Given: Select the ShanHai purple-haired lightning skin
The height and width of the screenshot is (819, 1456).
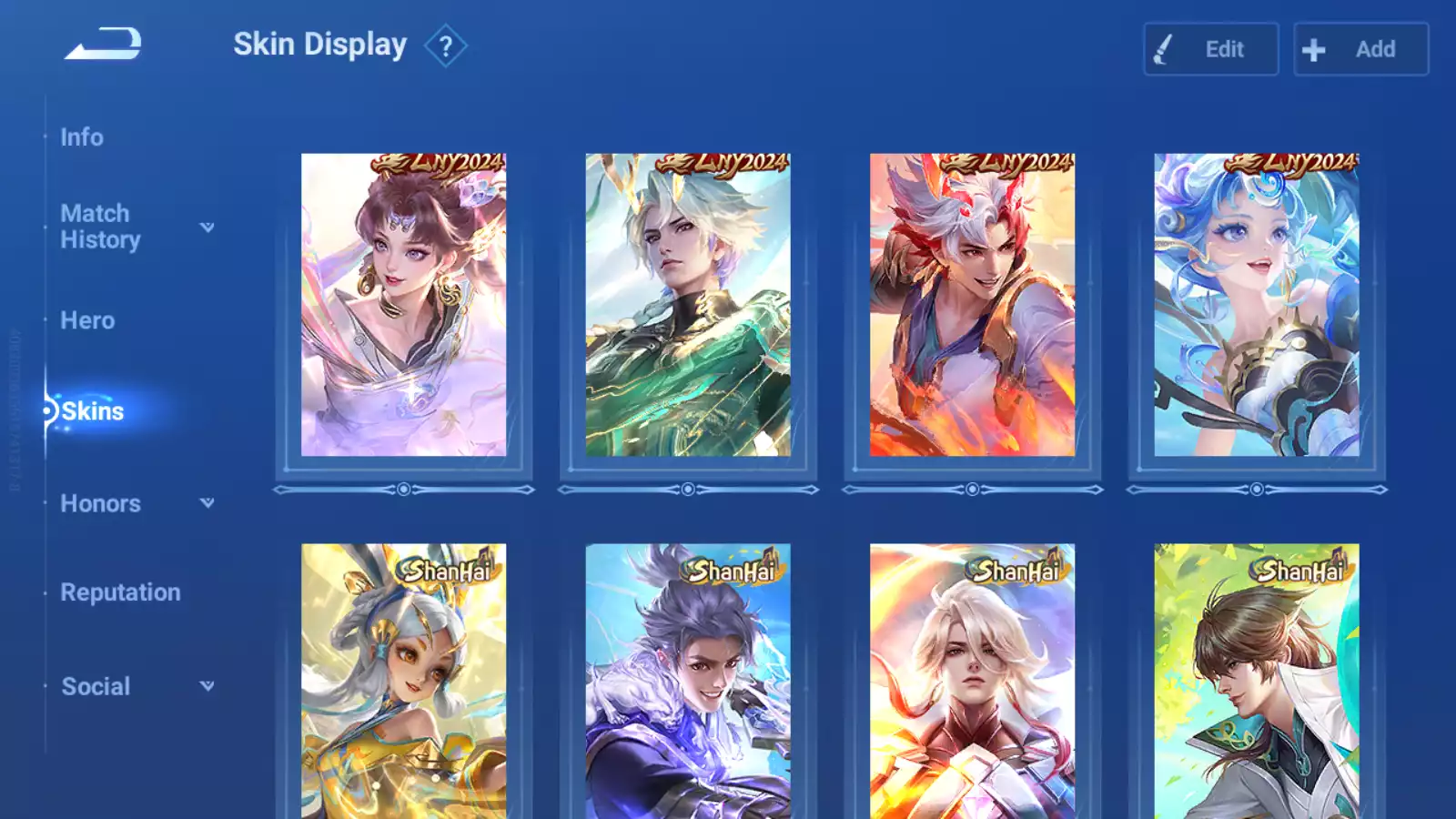Looking at the screenshot, I should click(x=688, y=681).
